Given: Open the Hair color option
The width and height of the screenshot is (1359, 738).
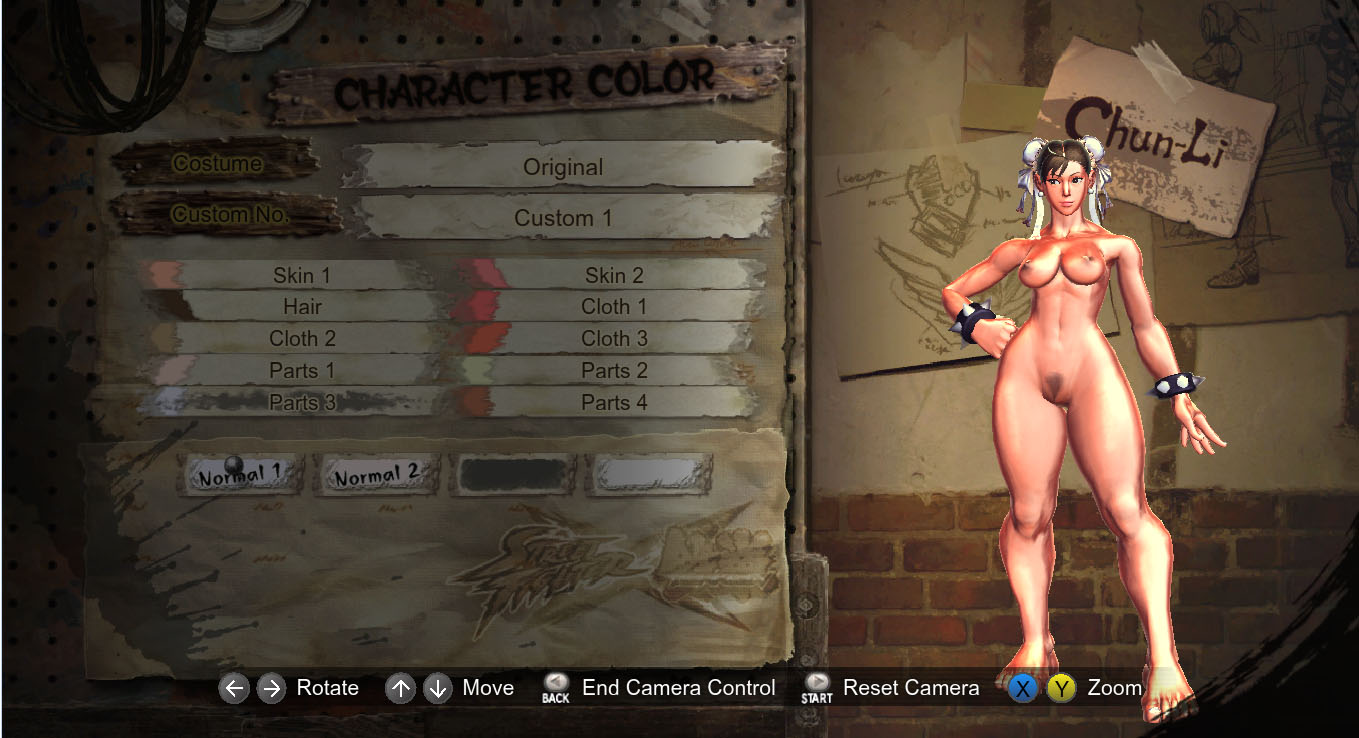Looking at the screenshot, I should pyautogui.click(x=301, y=307).
